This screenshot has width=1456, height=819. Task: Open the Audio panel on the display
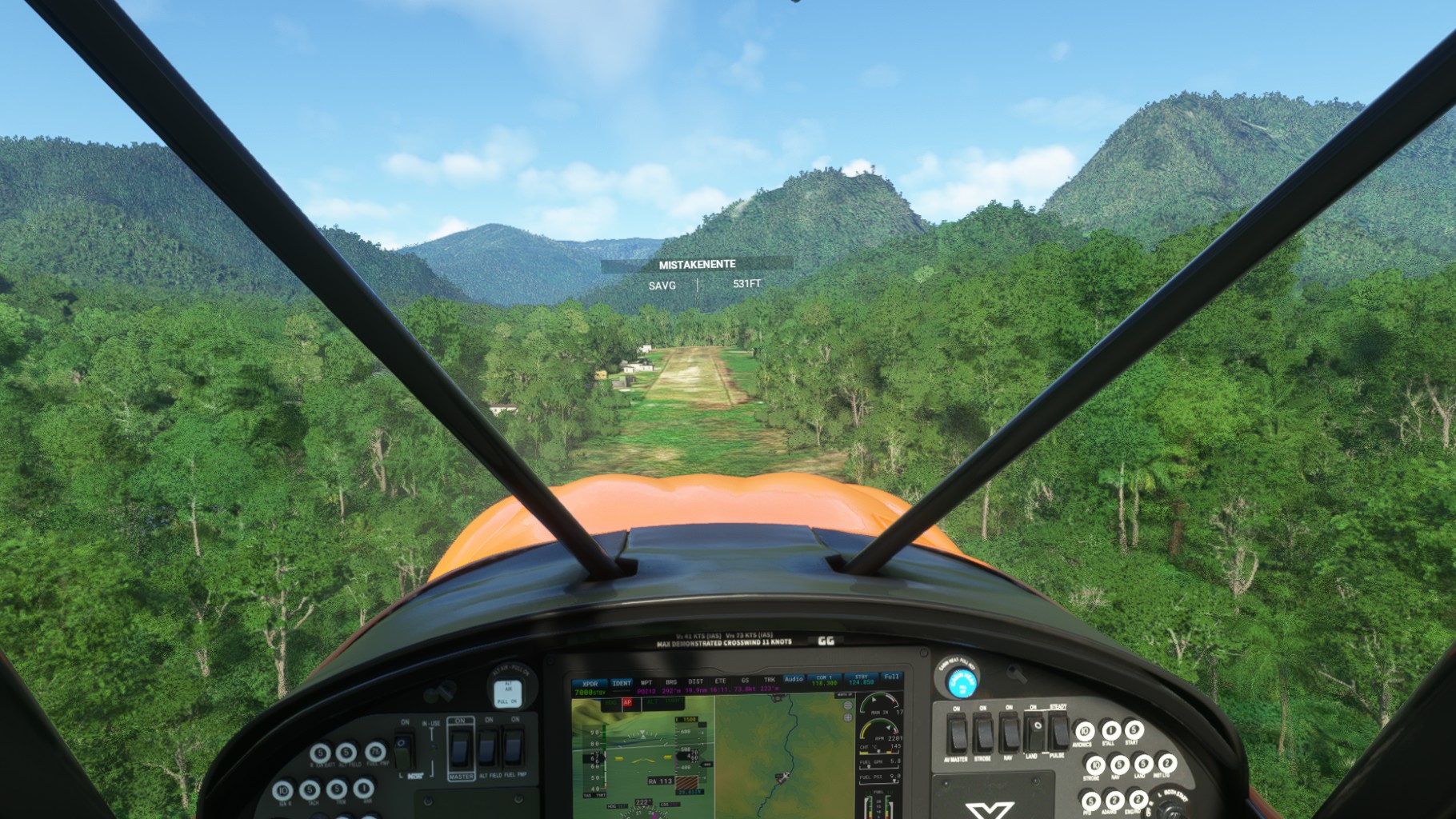[794, 680]
